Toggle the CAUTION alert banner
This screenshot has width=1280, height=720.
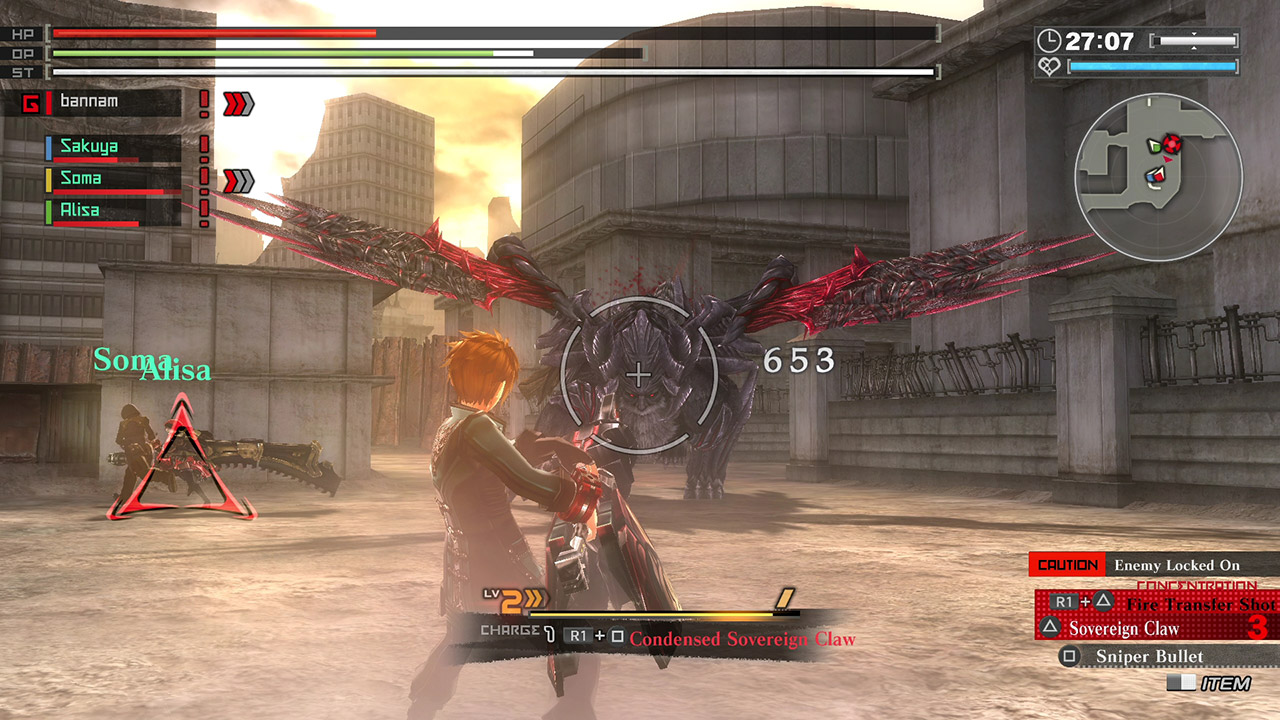pos(1068,564)
